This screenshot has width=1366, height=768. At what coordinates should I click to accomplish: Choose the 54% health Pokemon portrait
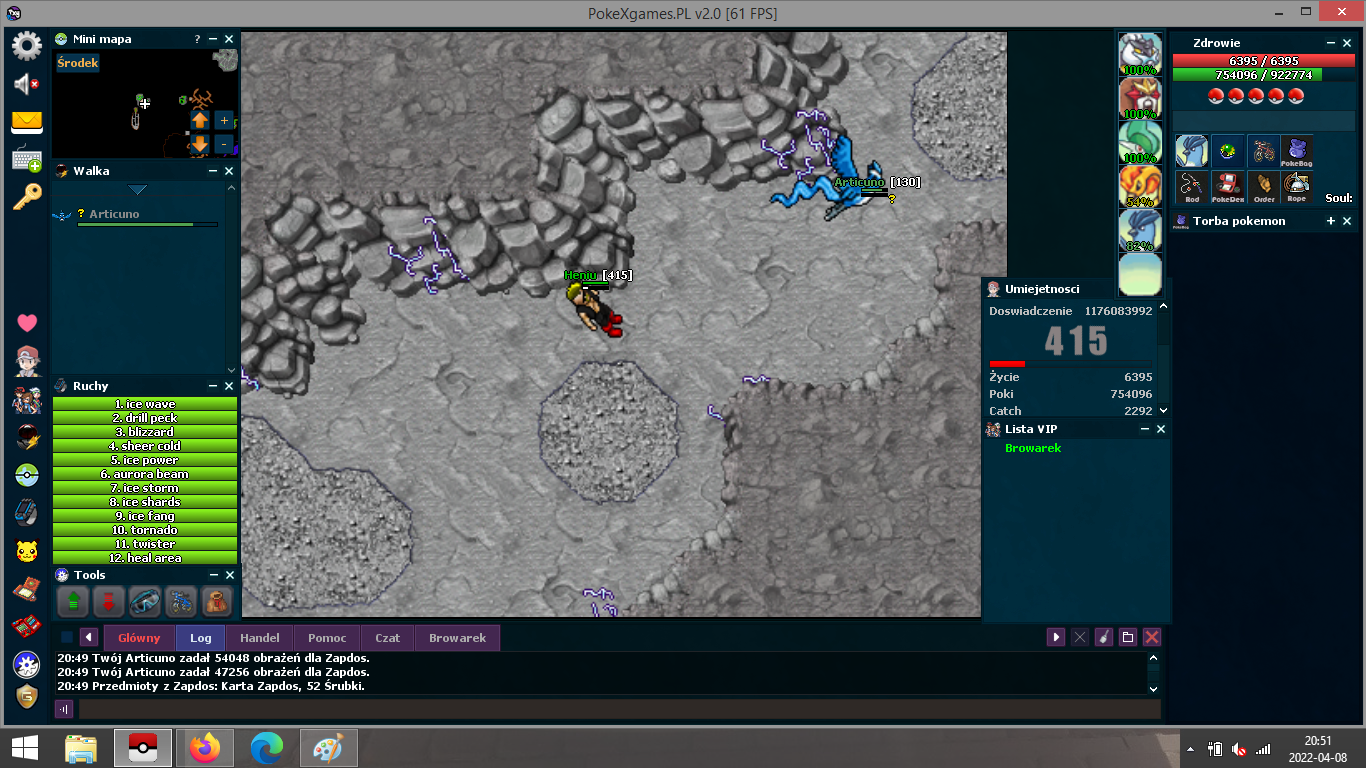[1139, 186]
